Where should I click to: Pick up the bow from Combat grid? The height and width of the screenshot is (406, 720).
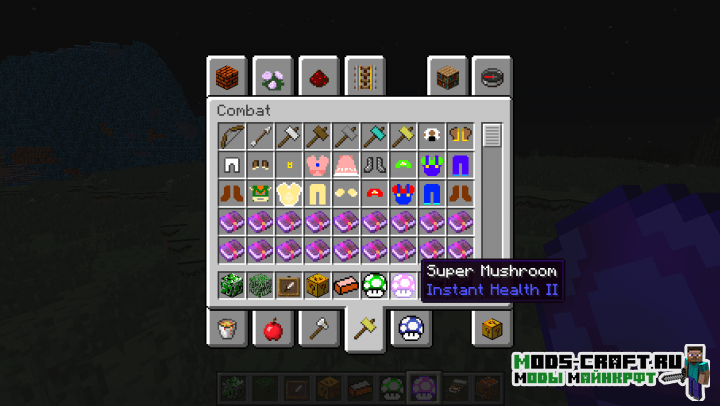231,135
